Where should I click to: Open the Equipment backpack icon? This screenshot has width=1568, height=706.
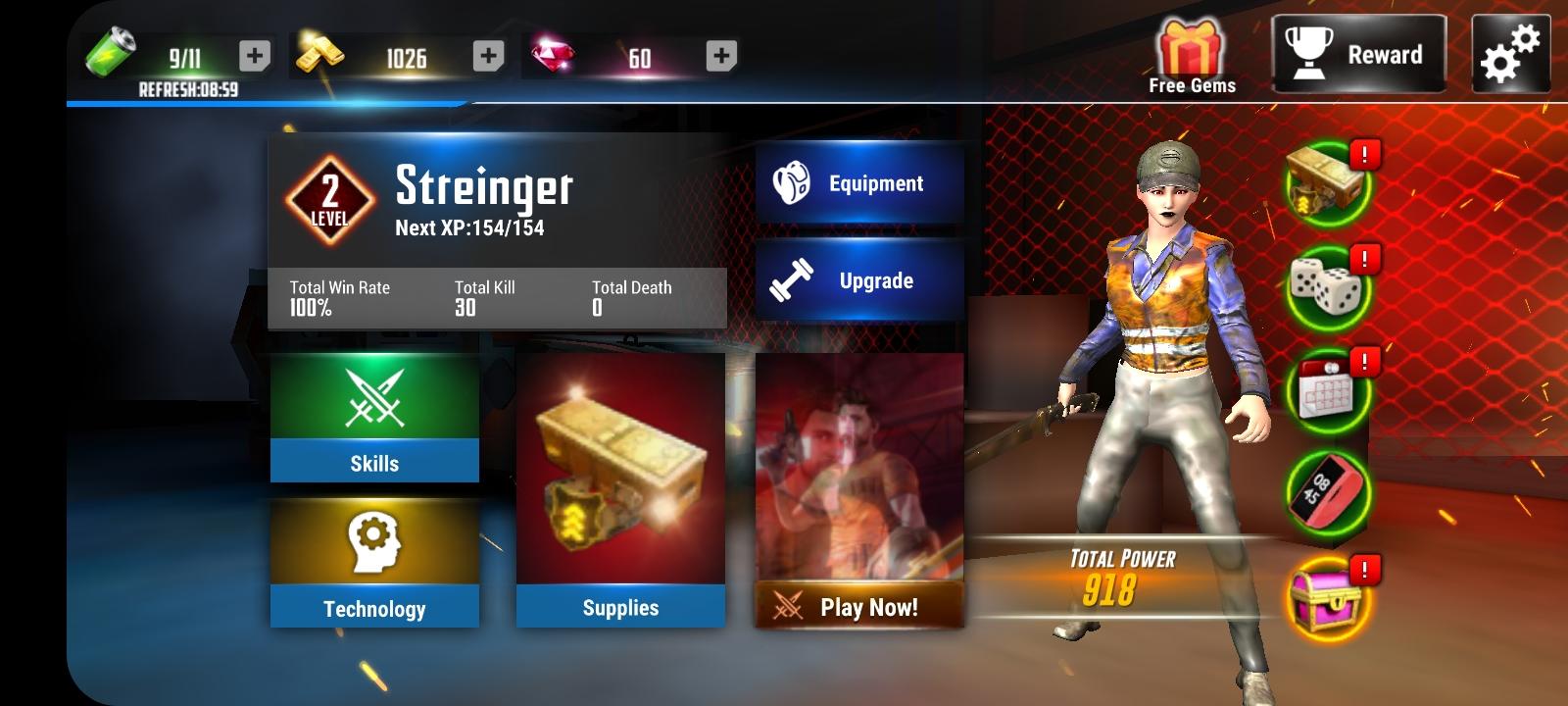pos(792,182)
